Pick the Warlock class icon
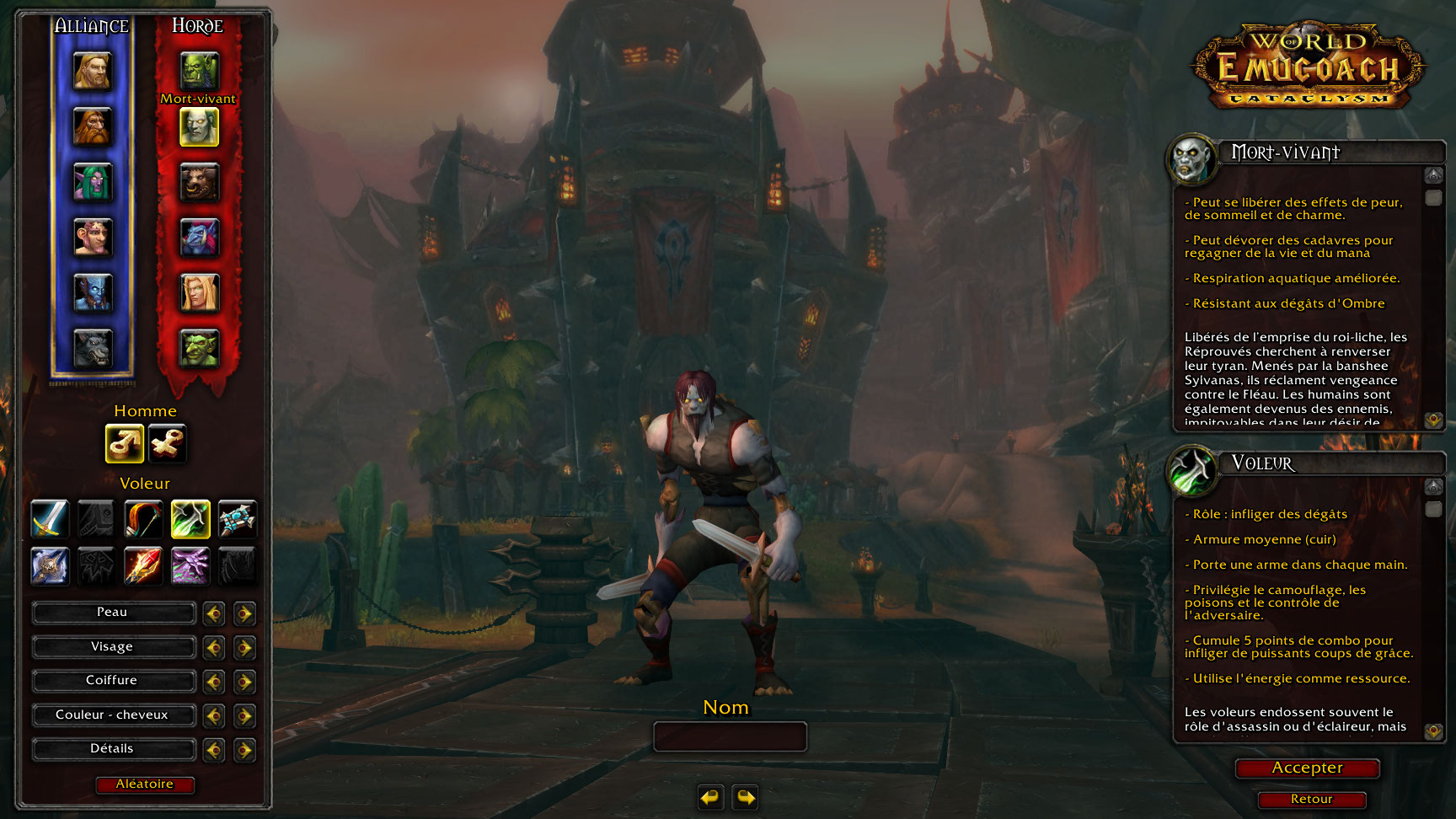The width and height of the screenshot is (1456, 819). coord(190,565)
